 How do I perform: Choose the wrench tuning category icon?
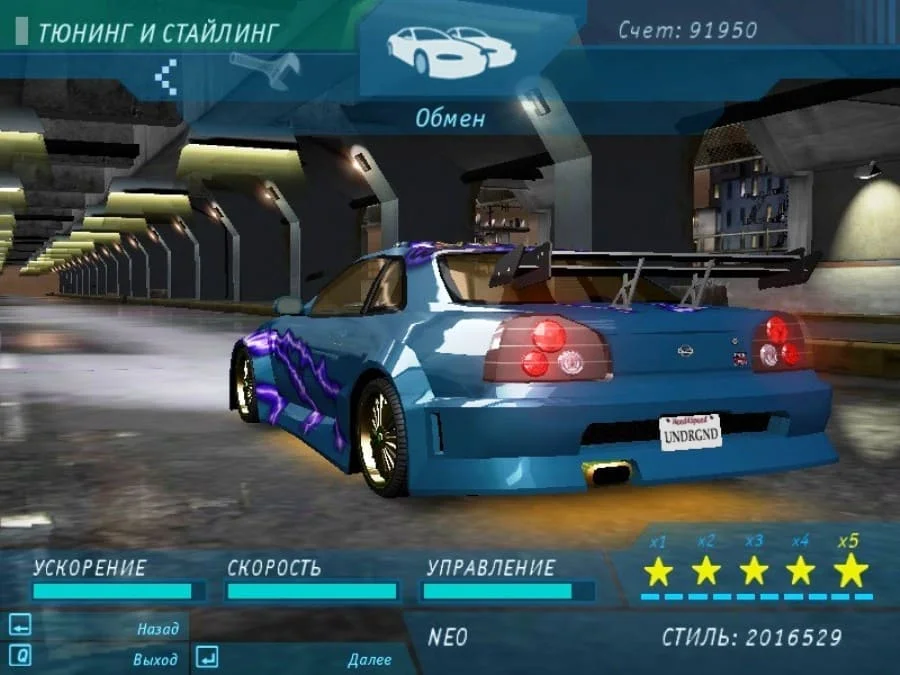(264, 69)
